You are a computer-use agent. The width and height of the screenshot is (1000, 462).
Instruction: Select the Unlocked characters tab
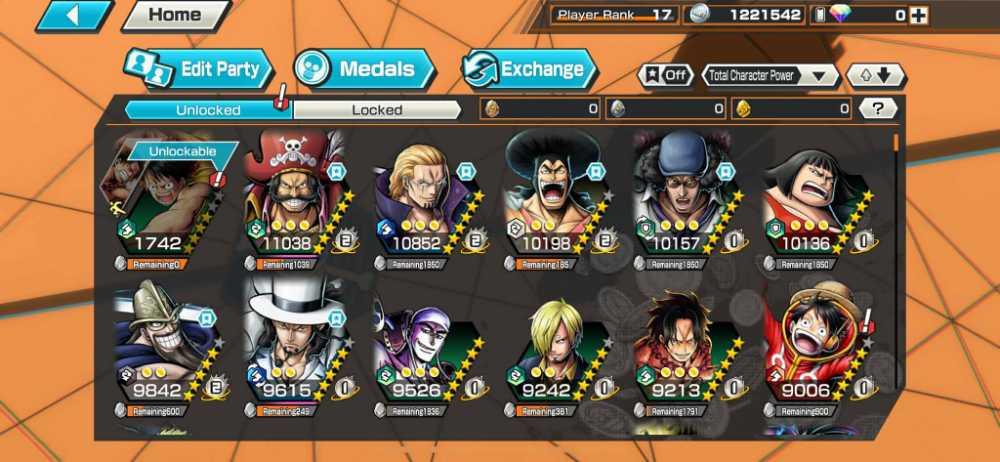coord(207,110)
